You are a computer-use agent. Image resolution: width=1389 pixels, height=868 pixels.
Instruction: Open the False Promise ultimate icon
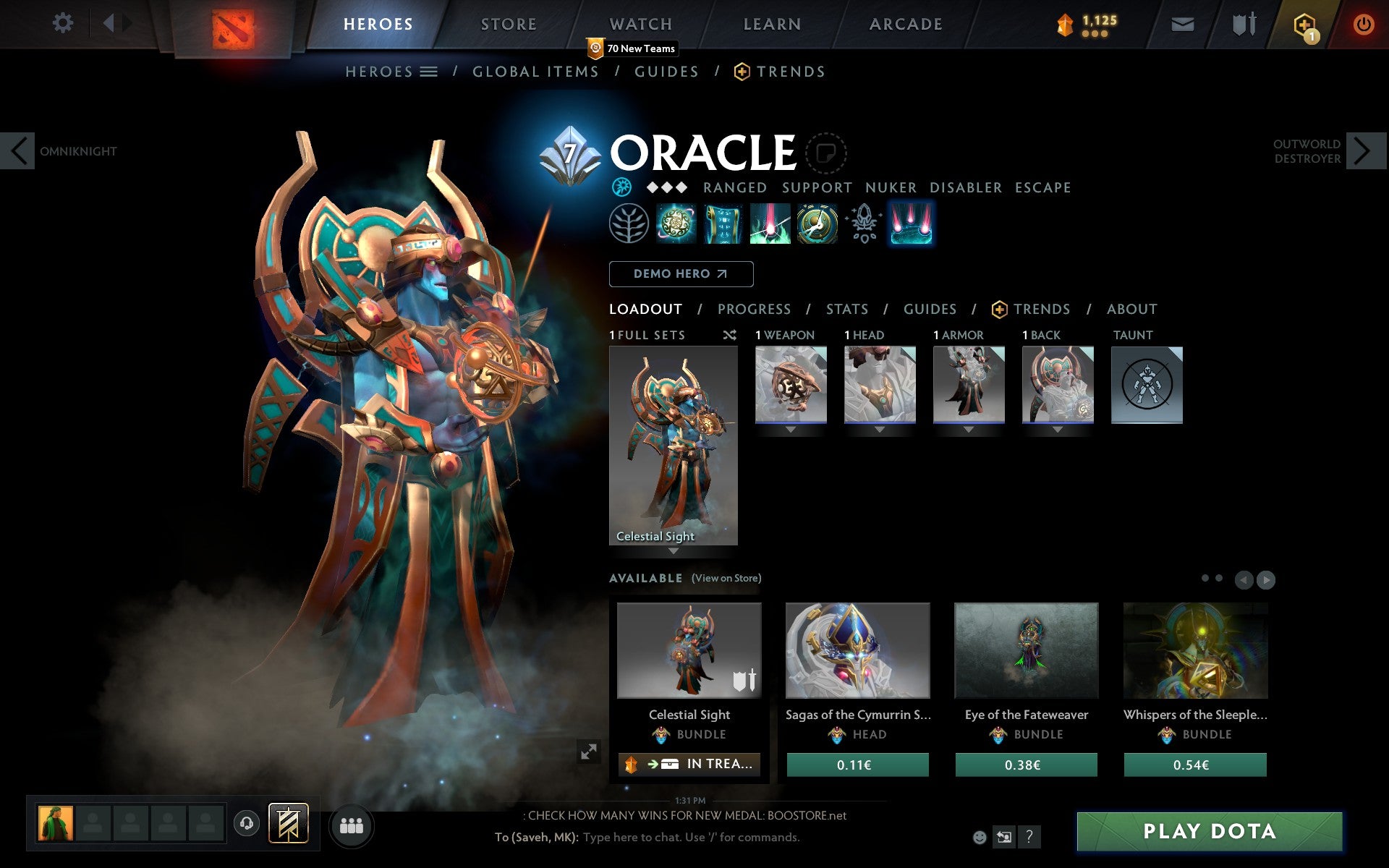(817, 224)
